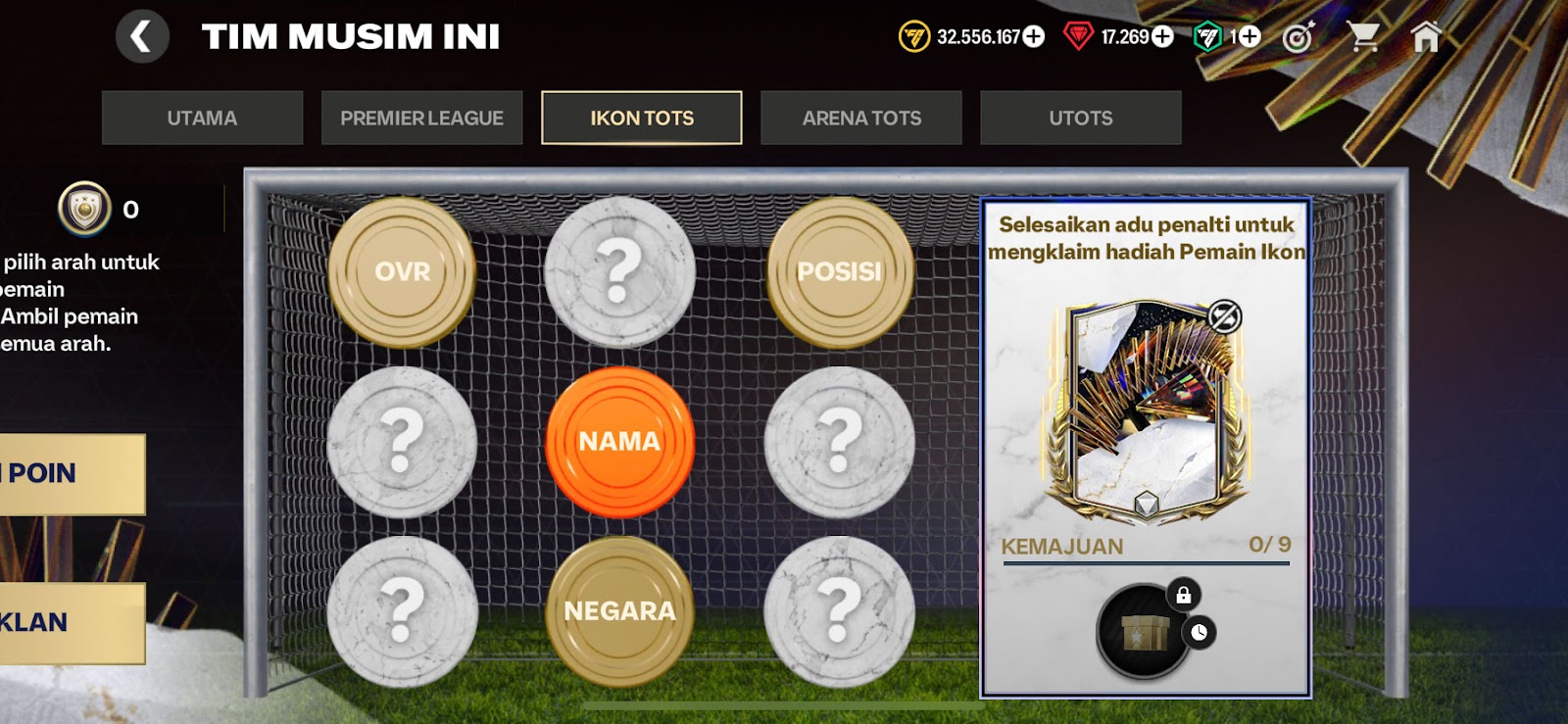
Task: Inspect the Icon player reward card
Action: 1146,410
